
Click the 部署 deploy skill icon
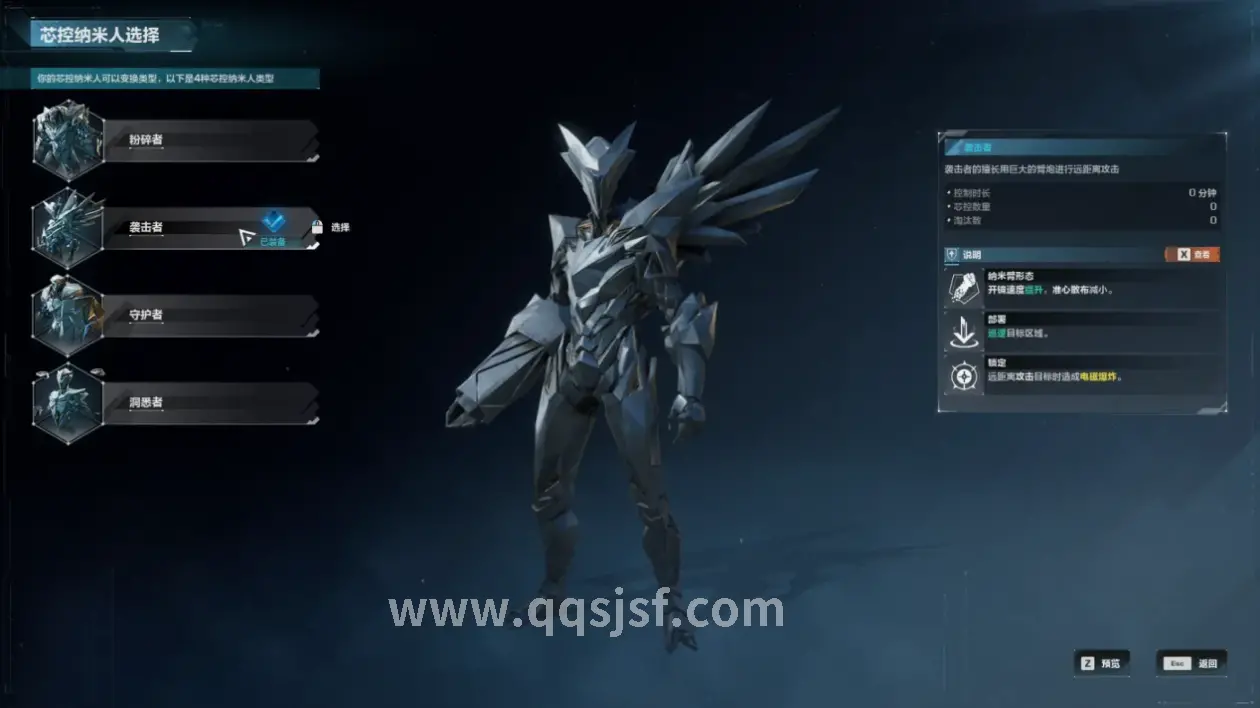pos(964,332)
